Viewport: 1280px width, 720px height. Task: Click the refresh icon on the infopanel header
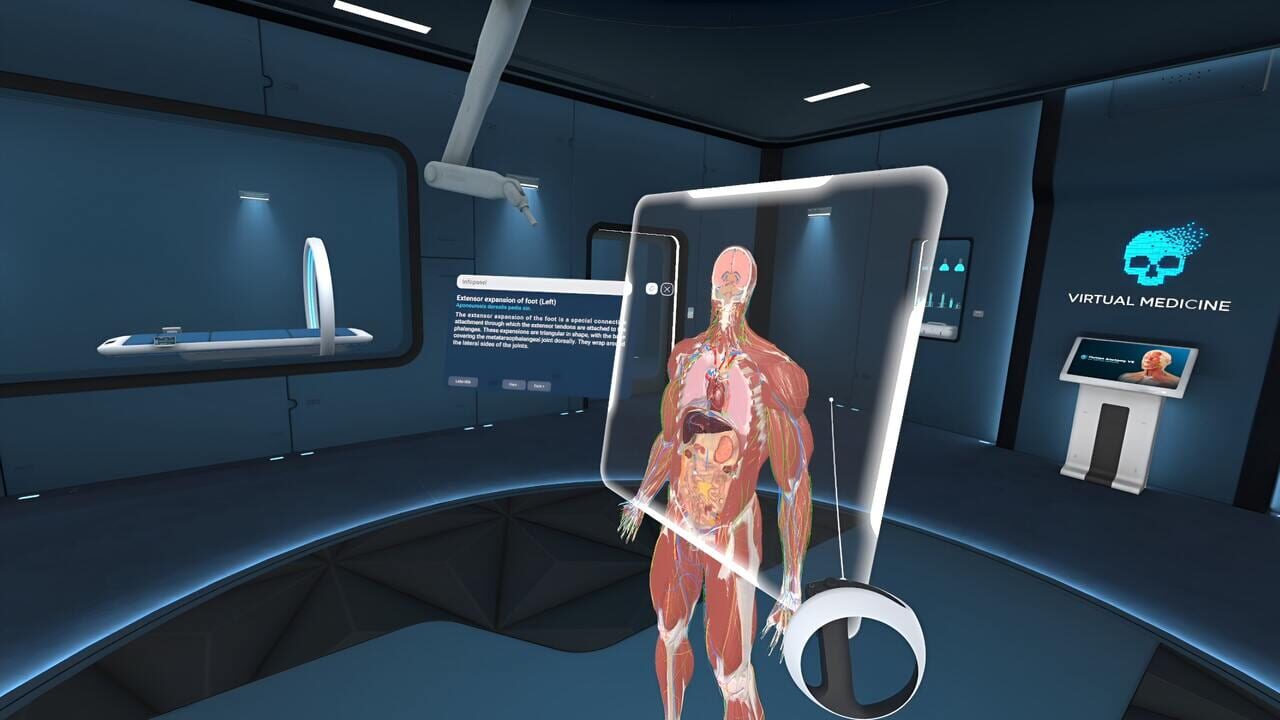click(x=651, y=289)
